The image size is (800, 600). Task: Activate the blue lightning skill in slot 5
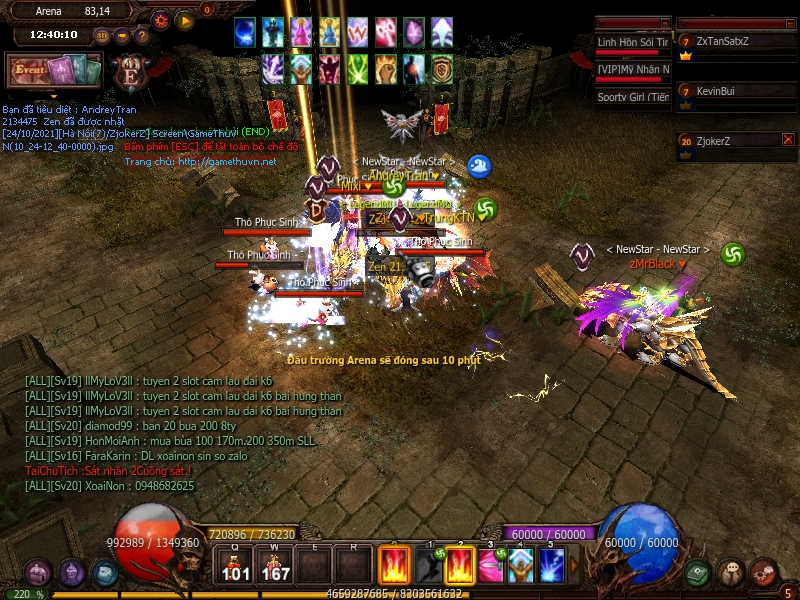pos(552,565)
